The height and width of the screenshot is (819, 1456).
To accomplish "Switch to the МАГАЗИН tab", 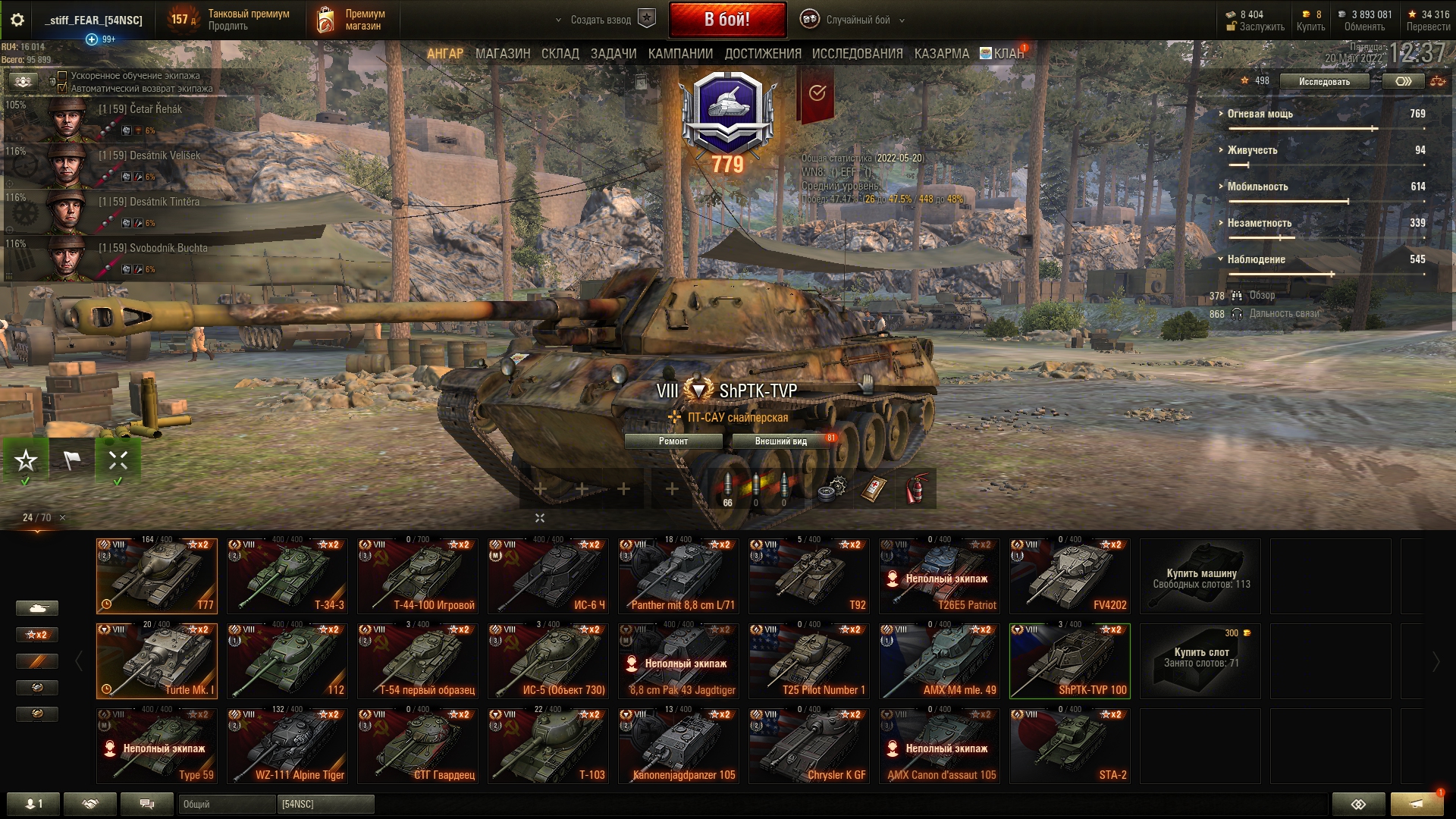I will (x=502, y=54).
